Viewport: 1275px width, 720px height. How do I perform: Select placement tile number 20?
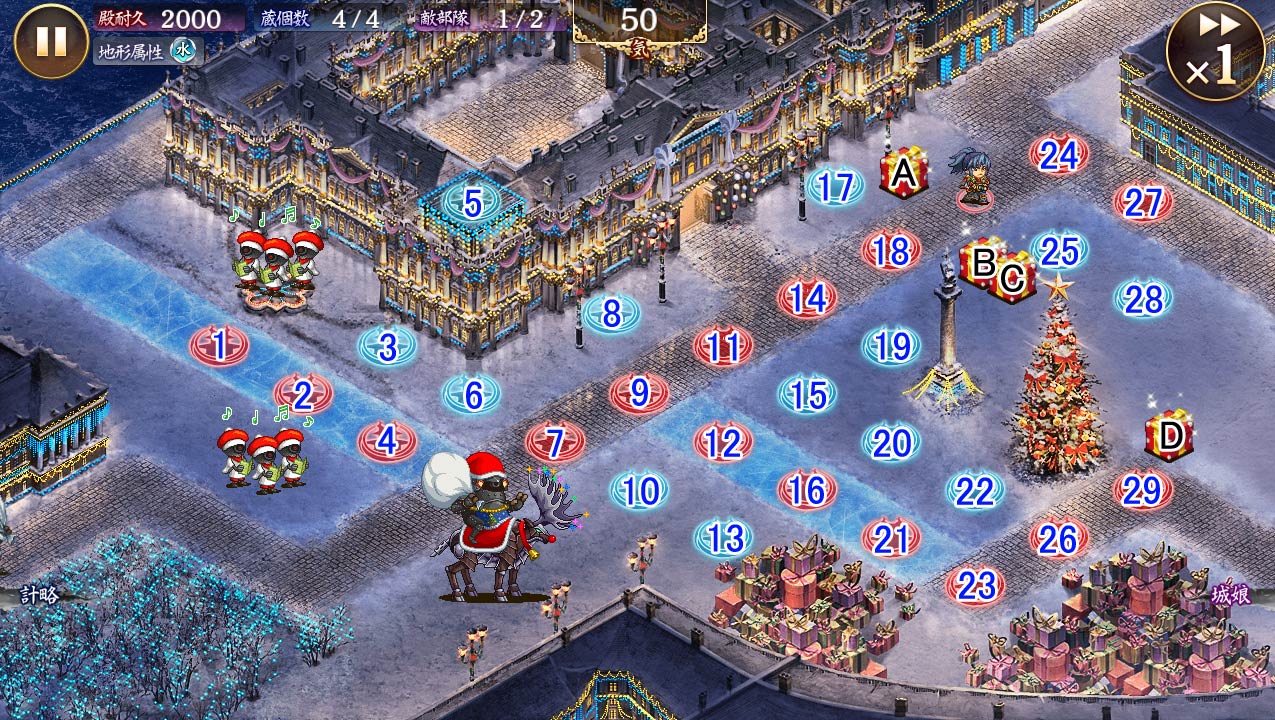click(891, 443)
